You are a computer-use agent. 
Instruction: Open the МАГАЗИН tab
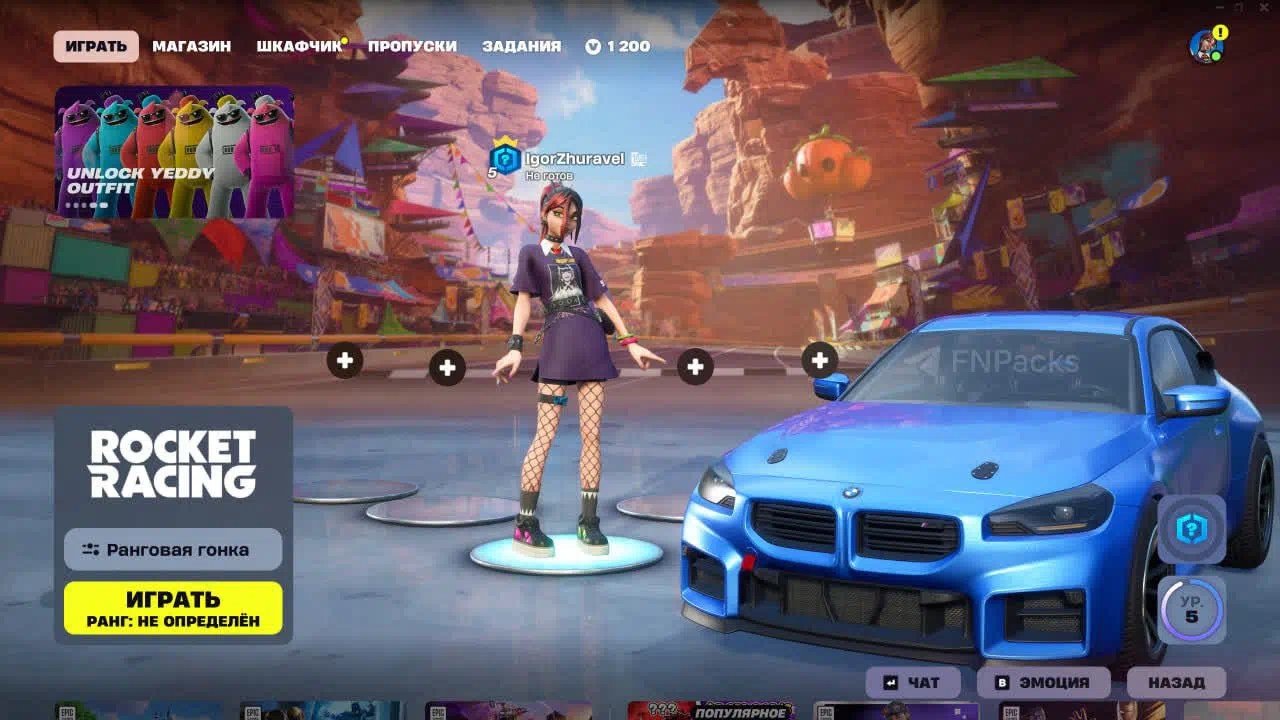[191, 46]
